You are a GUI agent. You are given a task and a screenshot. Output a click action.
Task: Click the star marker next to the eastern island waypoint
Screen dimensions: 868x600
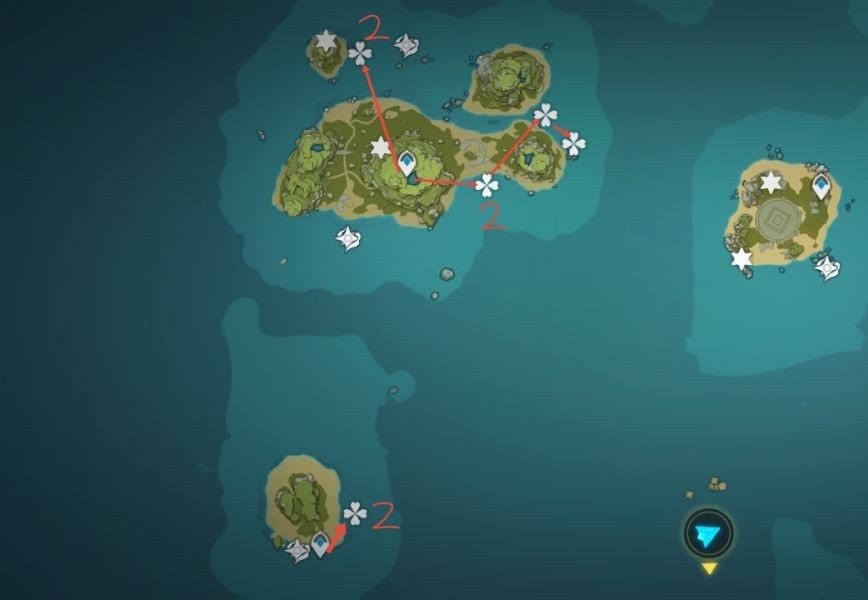[x=771, y=182]
